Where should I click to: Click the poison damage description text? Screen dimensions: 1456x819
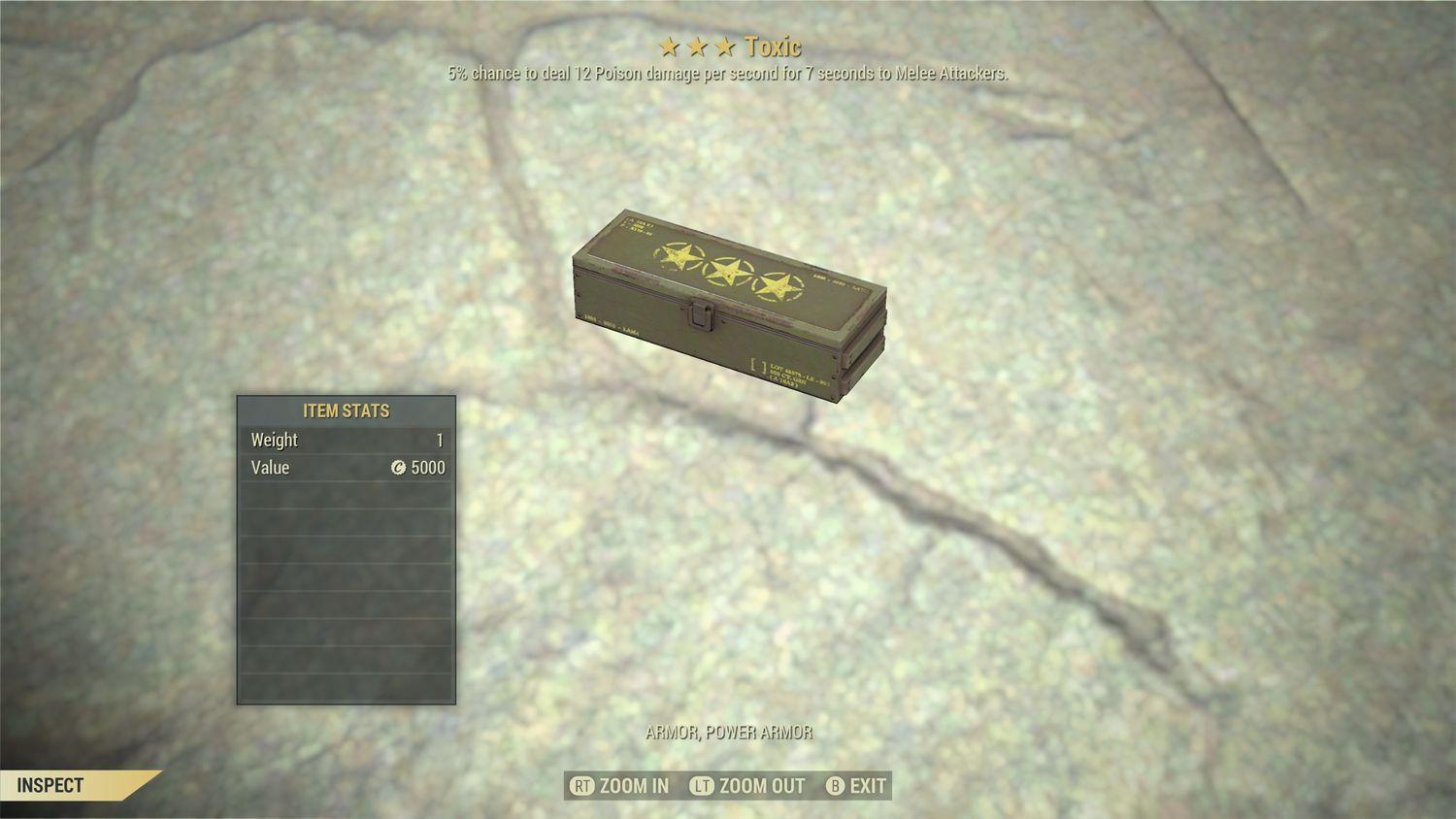[x=727, y=72]
